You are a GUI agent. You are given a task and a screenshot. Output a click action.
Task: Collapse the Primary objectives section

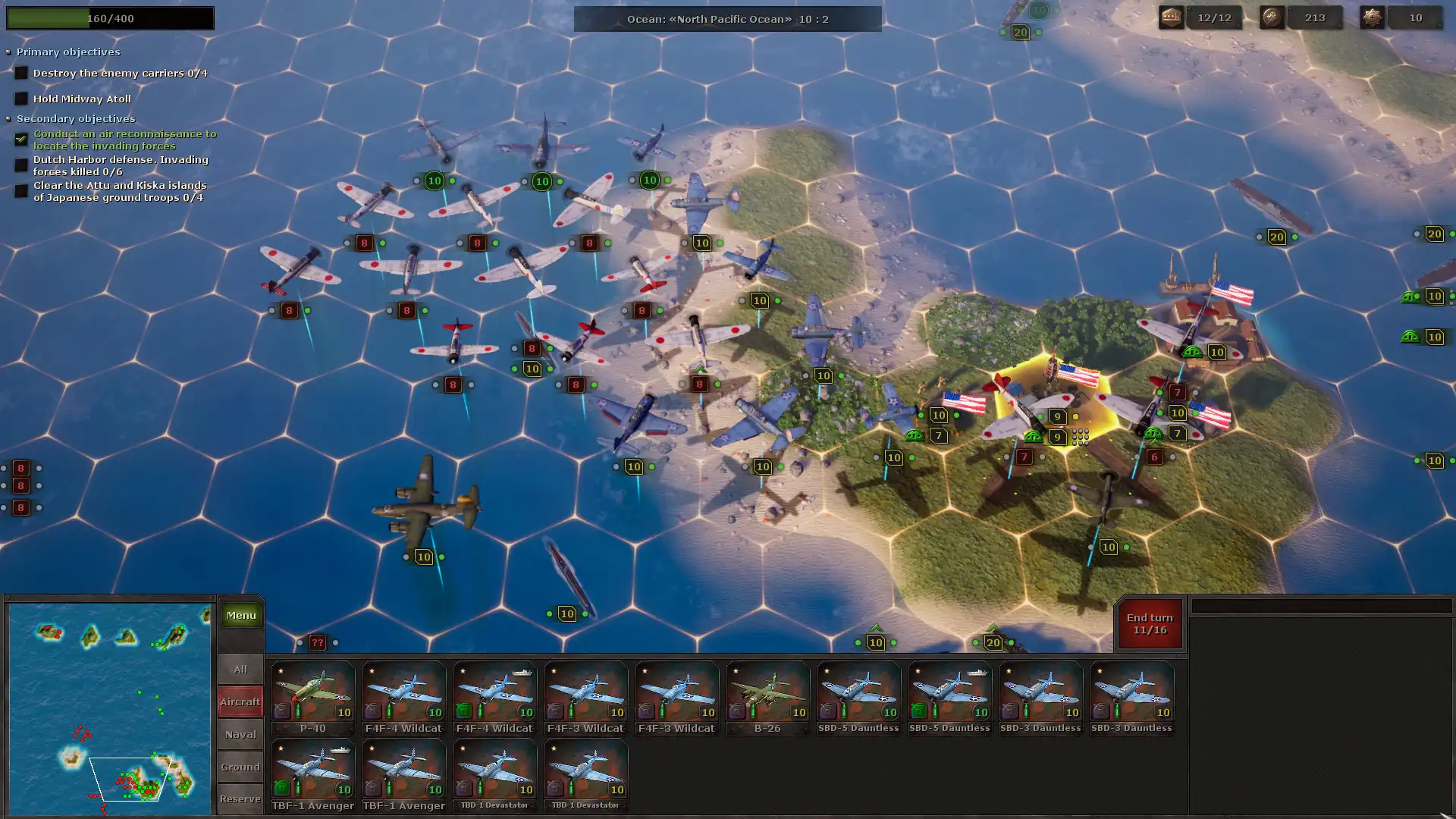coord(9,52)
